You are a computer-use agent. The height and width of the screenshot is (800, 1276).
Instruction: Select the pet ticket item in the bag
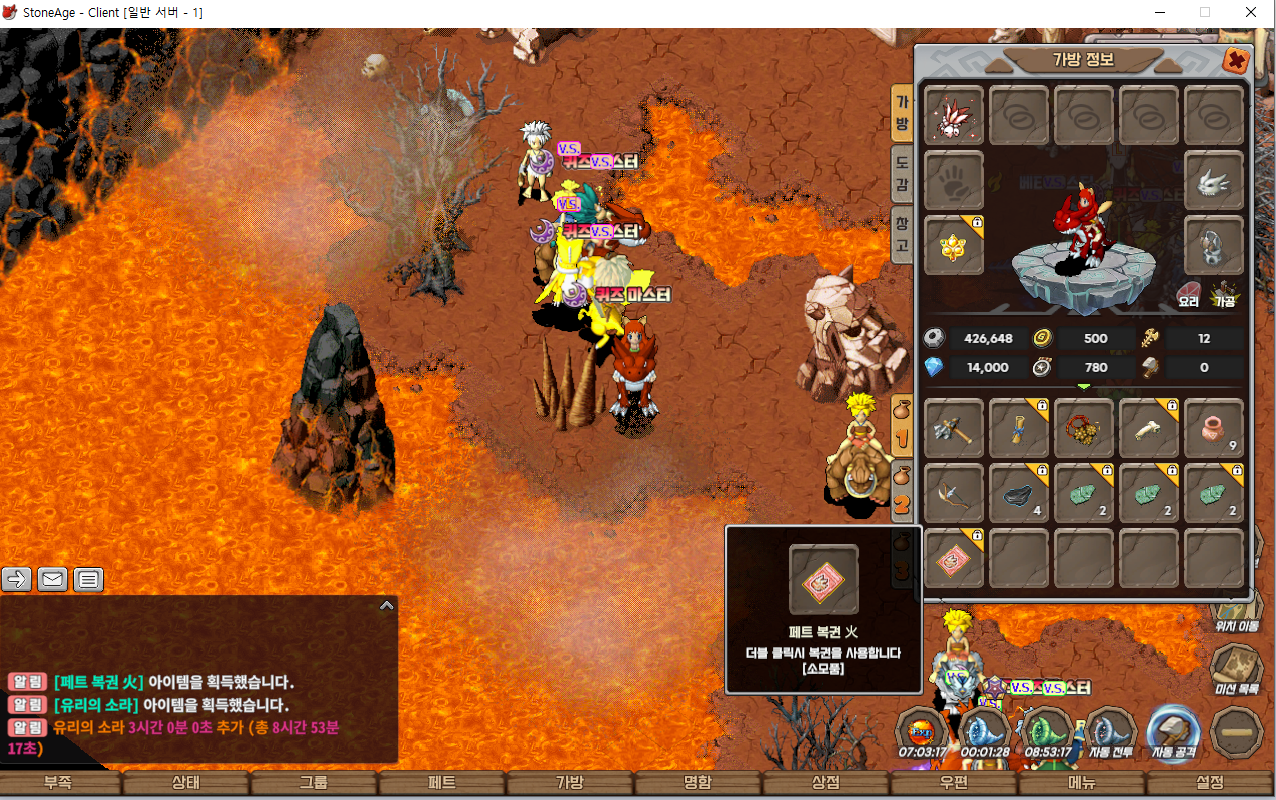tap(954, 558)
